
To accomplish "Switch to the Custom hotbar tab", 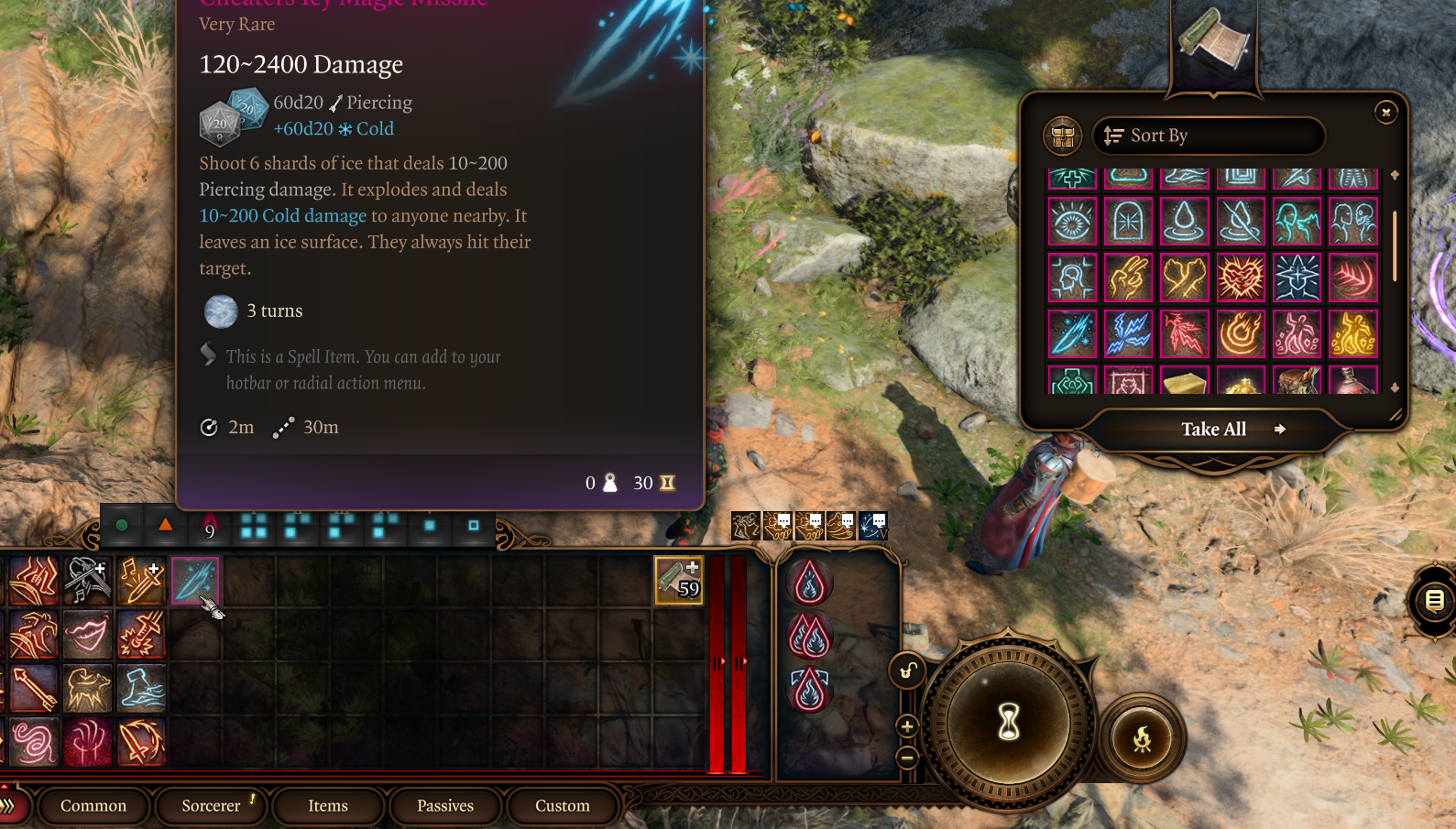I will pos(563,805).
